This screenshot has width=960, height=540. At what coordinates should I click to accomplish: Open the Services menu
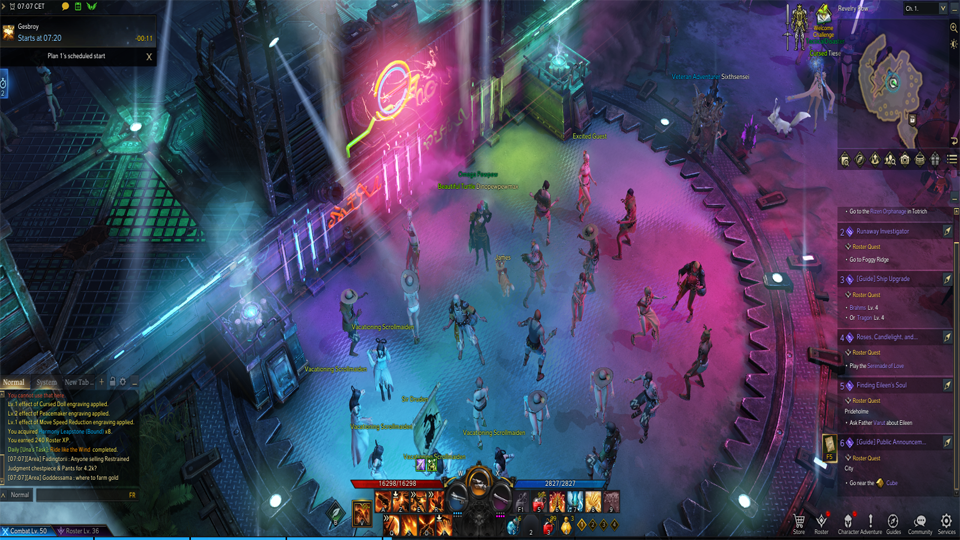pyautogui.click(x=946, y=521)
